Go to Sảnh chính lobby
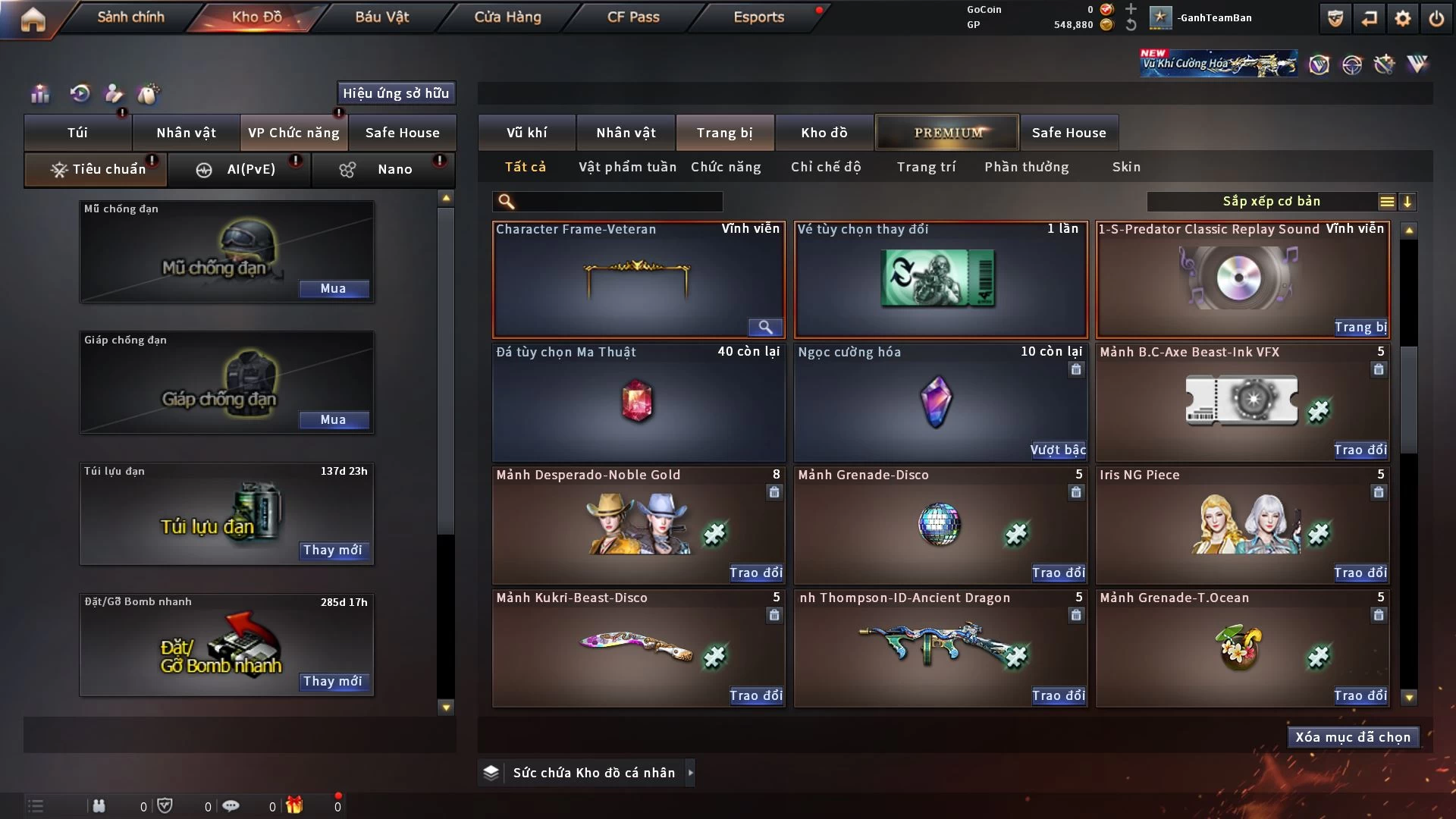The width and height of the screenshot is (1456, 819). pyautogui.click(x=130, y=17)
